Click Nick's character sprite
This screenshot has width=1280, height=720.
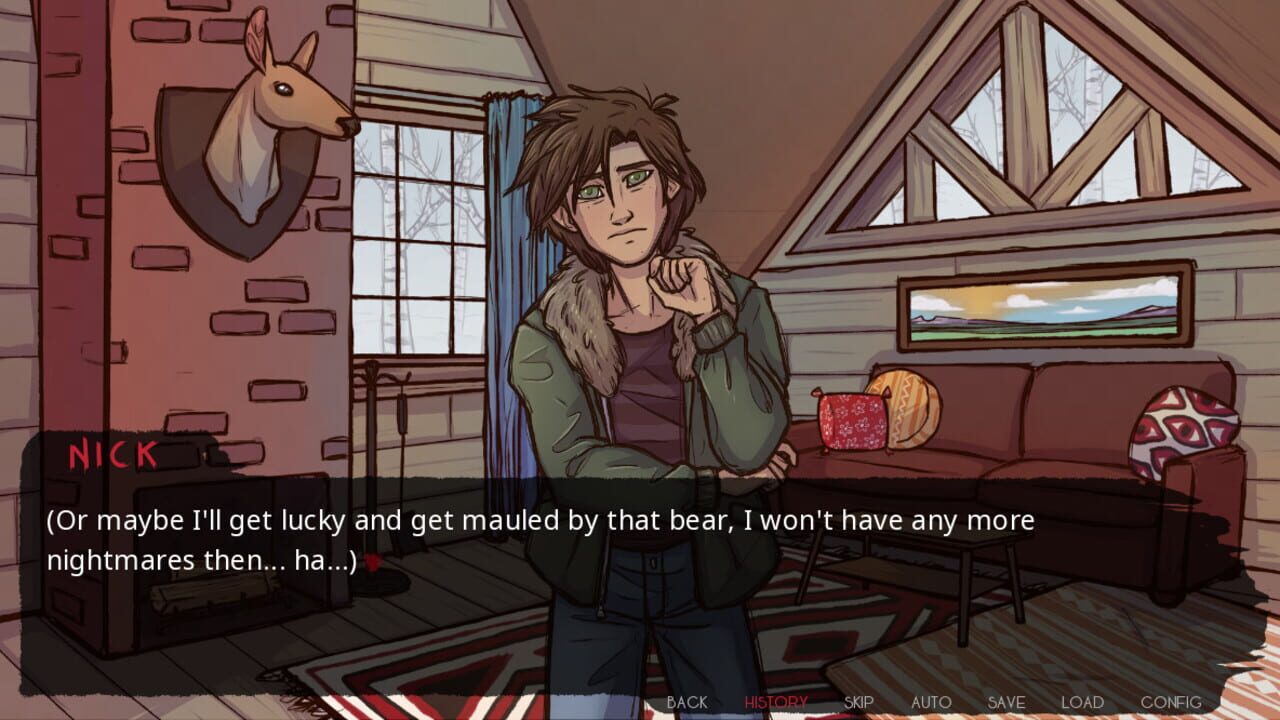[630, 300]
